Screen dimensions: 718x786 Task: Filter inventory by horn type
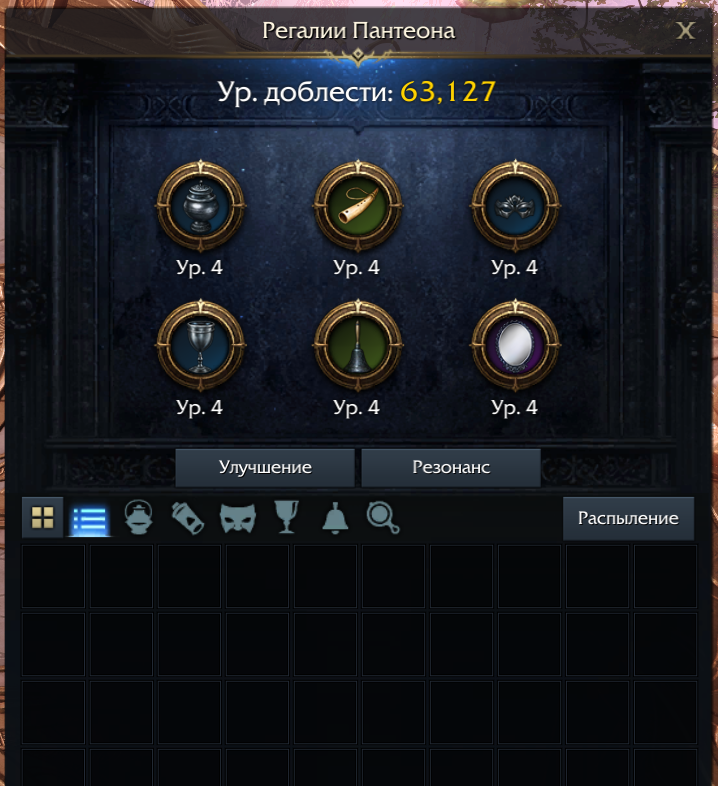point(188,518)
